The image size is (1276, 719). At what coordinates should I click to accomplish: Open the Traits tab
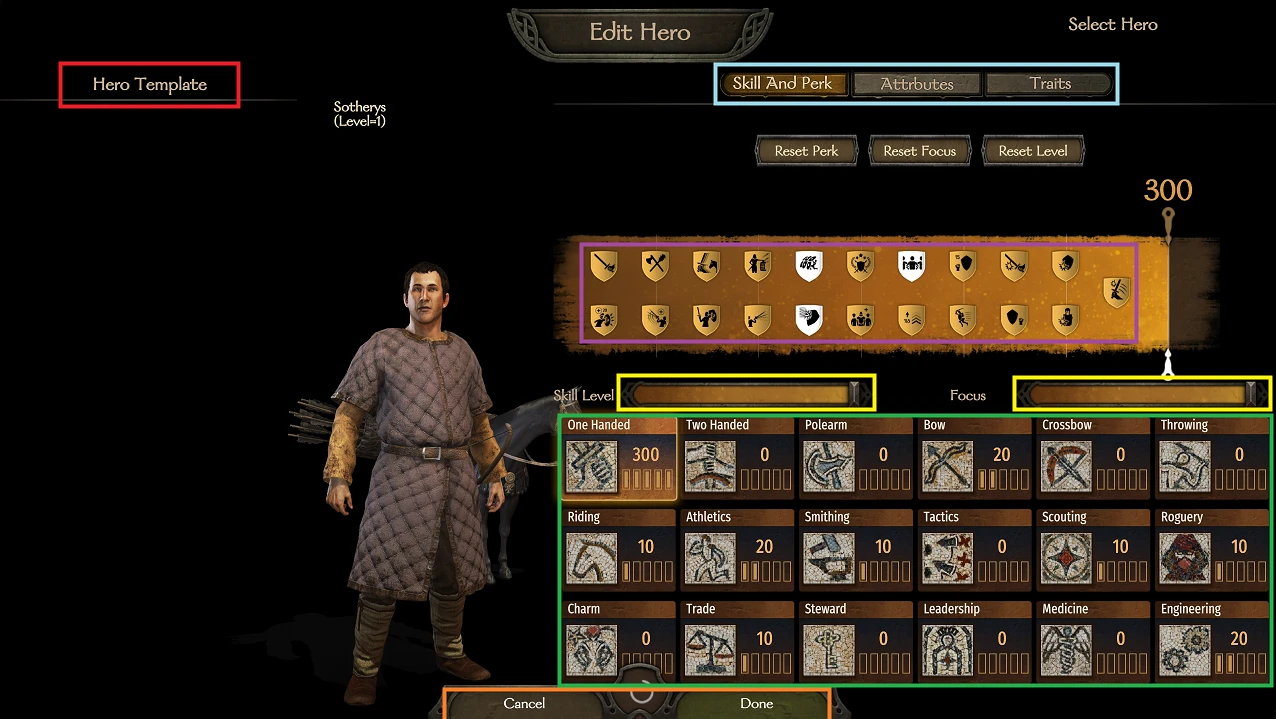point(1049,84)
